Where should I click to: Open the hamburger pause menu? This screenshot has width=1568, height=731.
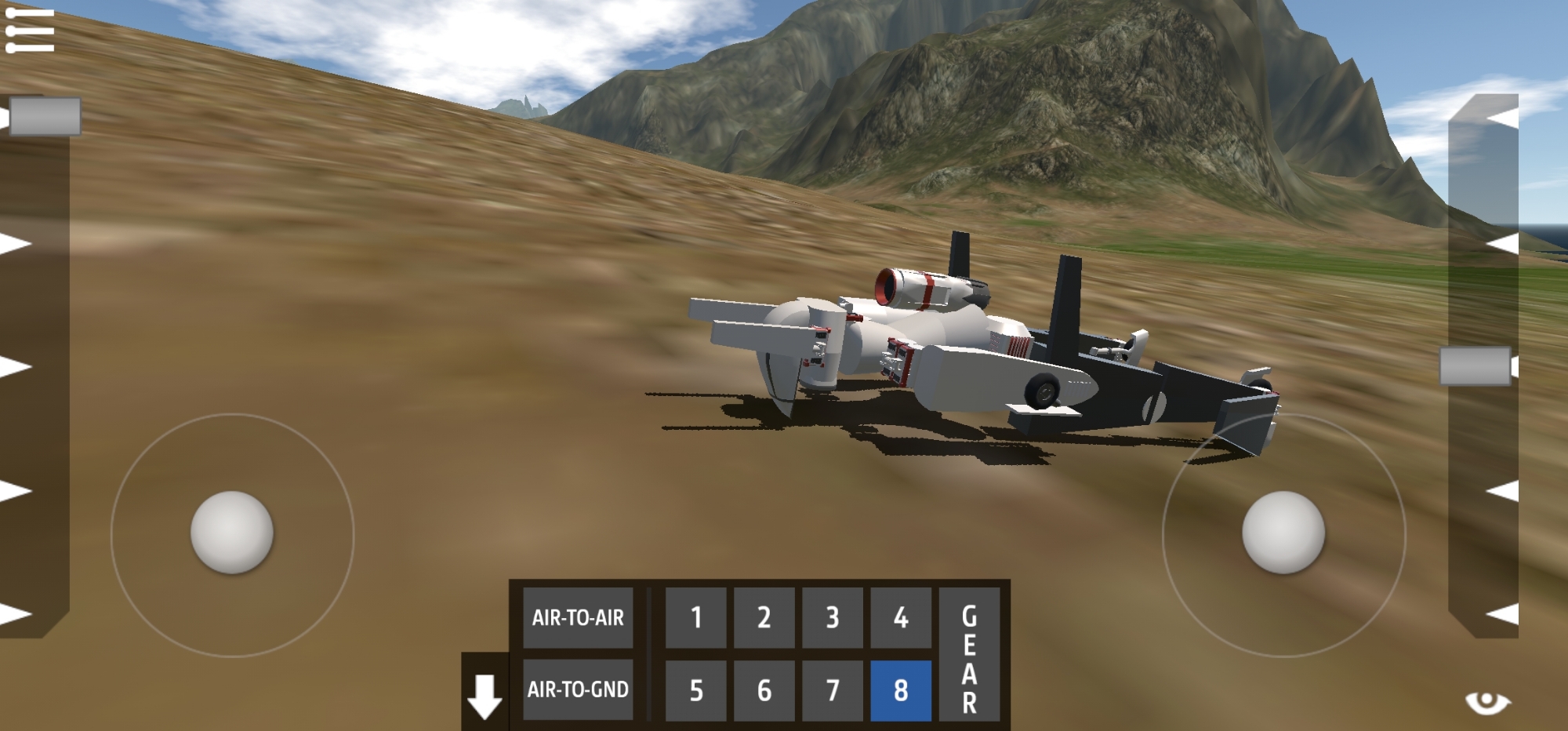coord(30,31)
